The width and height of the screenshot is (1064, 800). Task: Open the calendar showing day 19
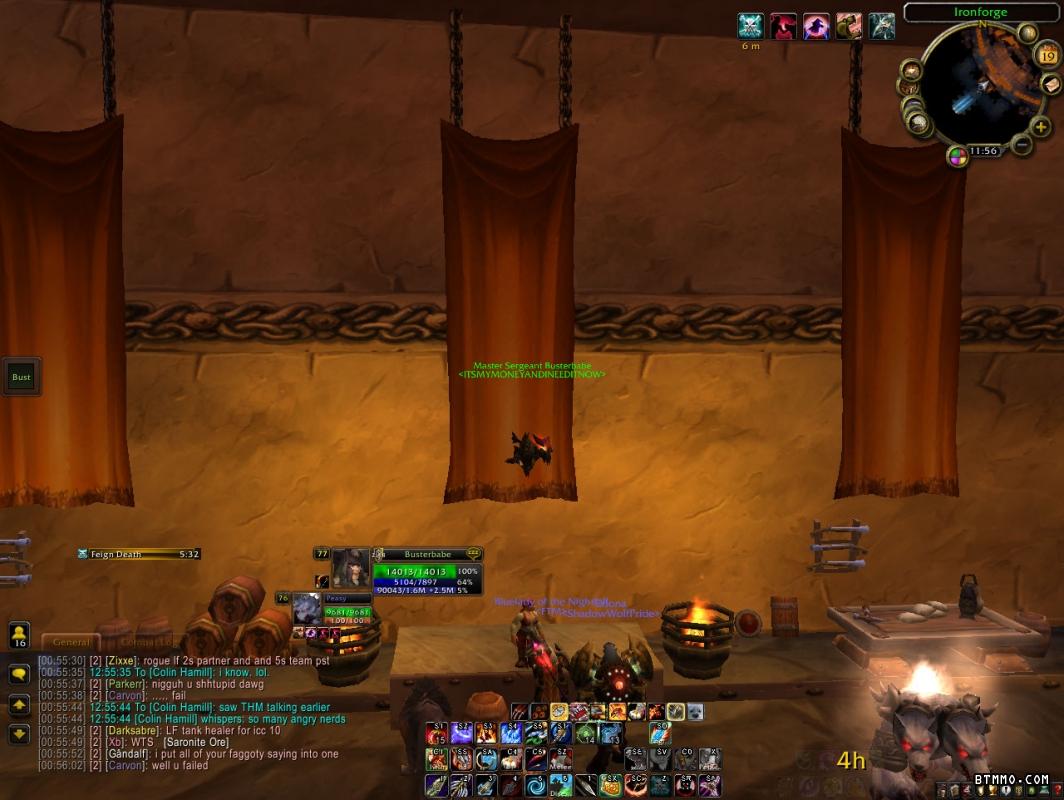click(1048, 55)
